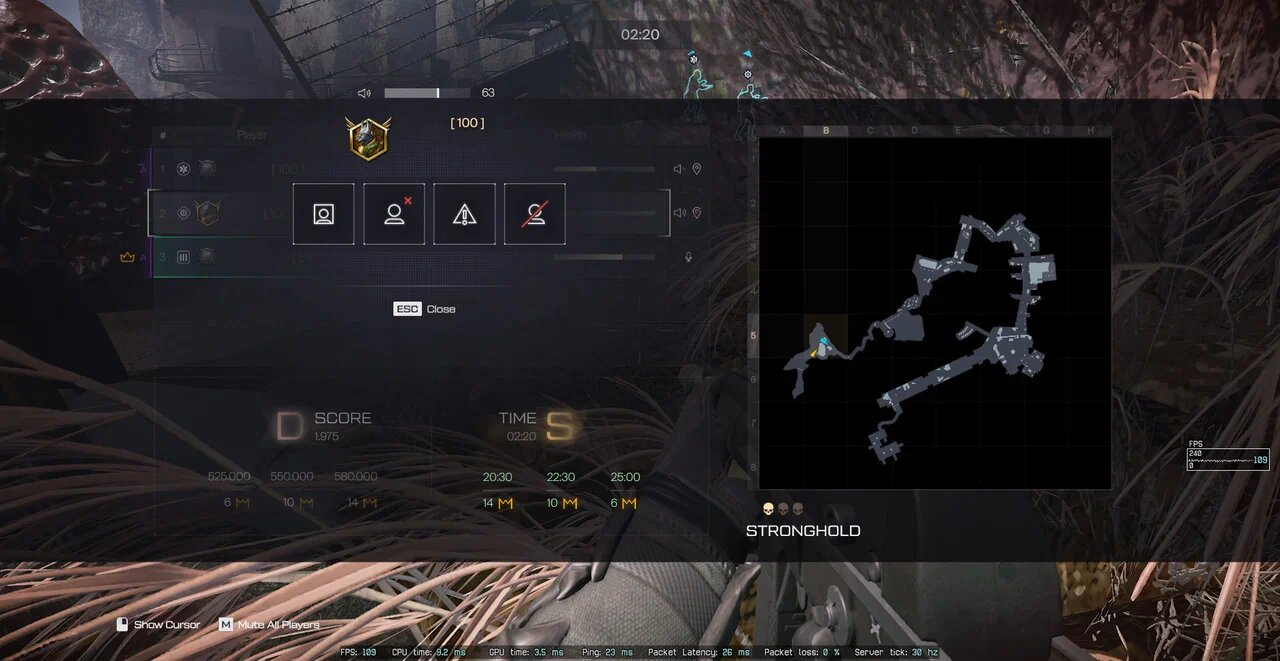Report player using the warning triangle button
Screen dimensions: 1280x661
click(464, 214)
